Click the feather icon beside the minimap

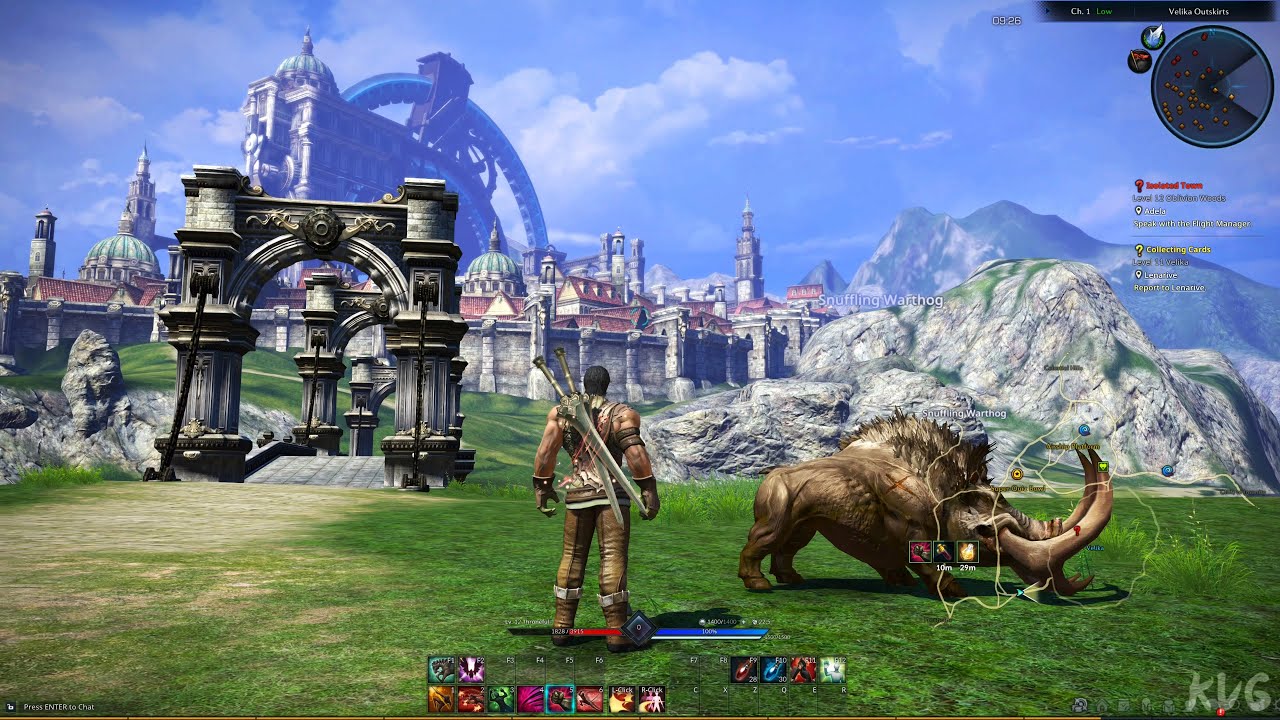pos(1155,37)
